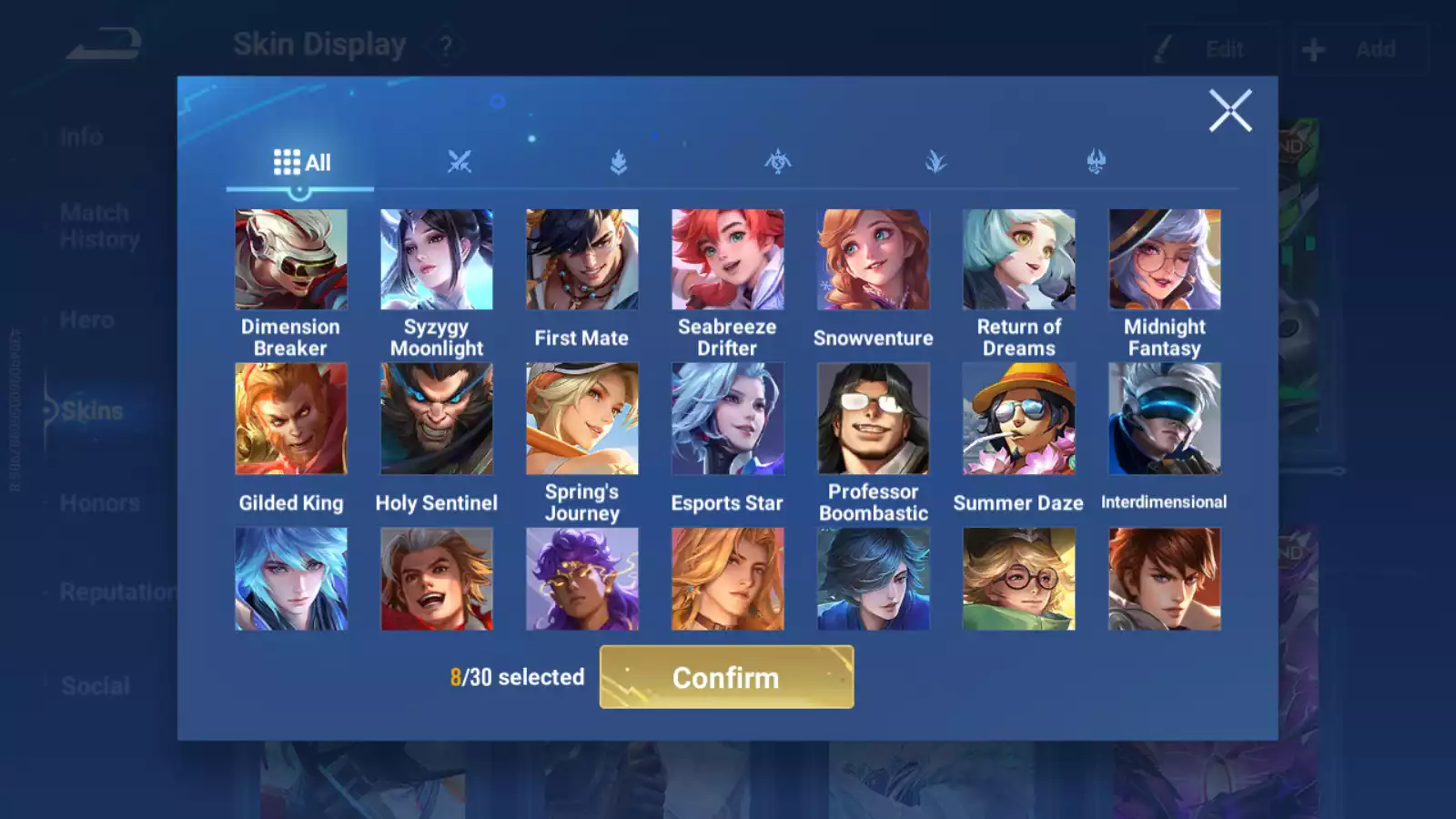
Task: Open help via the question mark icon
Action: (444, 45)
